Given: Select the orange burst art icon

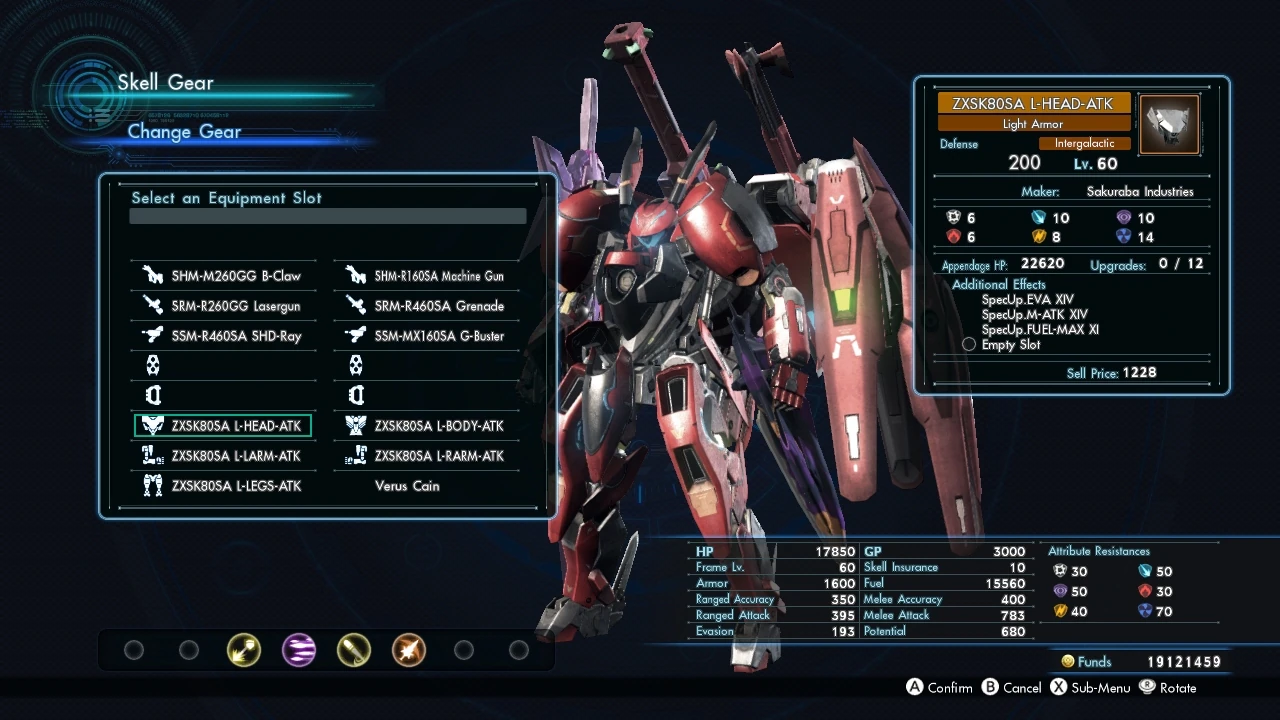Looking at the screenshot, I should [408, 651].
